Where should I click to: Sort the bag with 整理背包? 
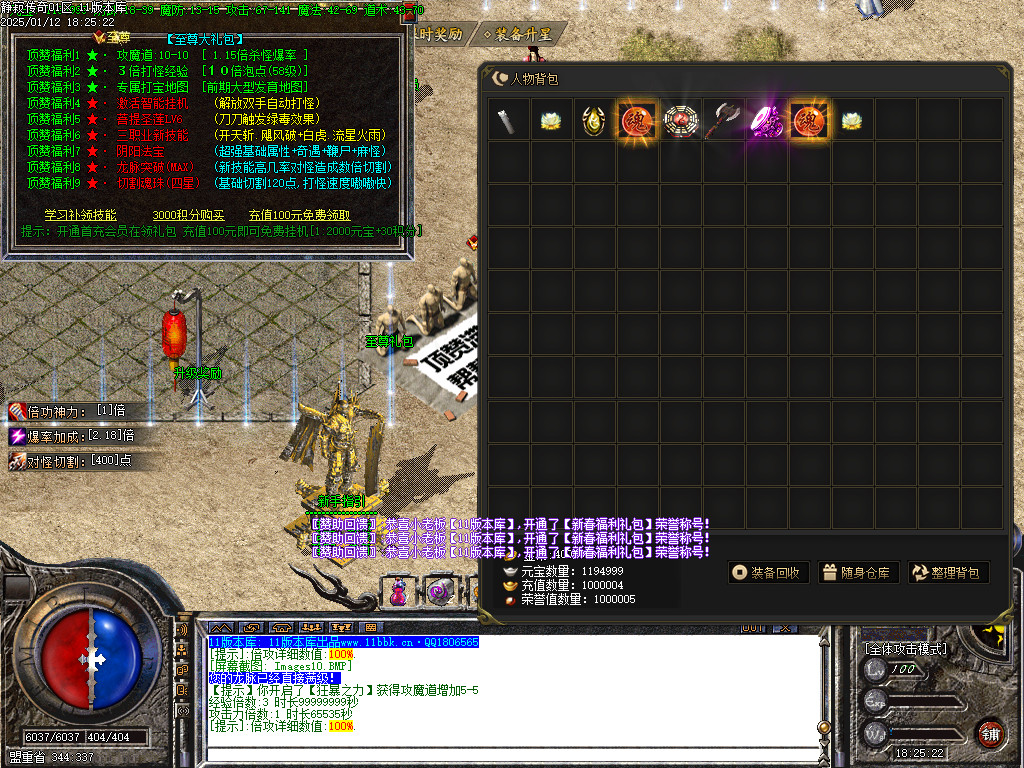(x=947, y=573)
